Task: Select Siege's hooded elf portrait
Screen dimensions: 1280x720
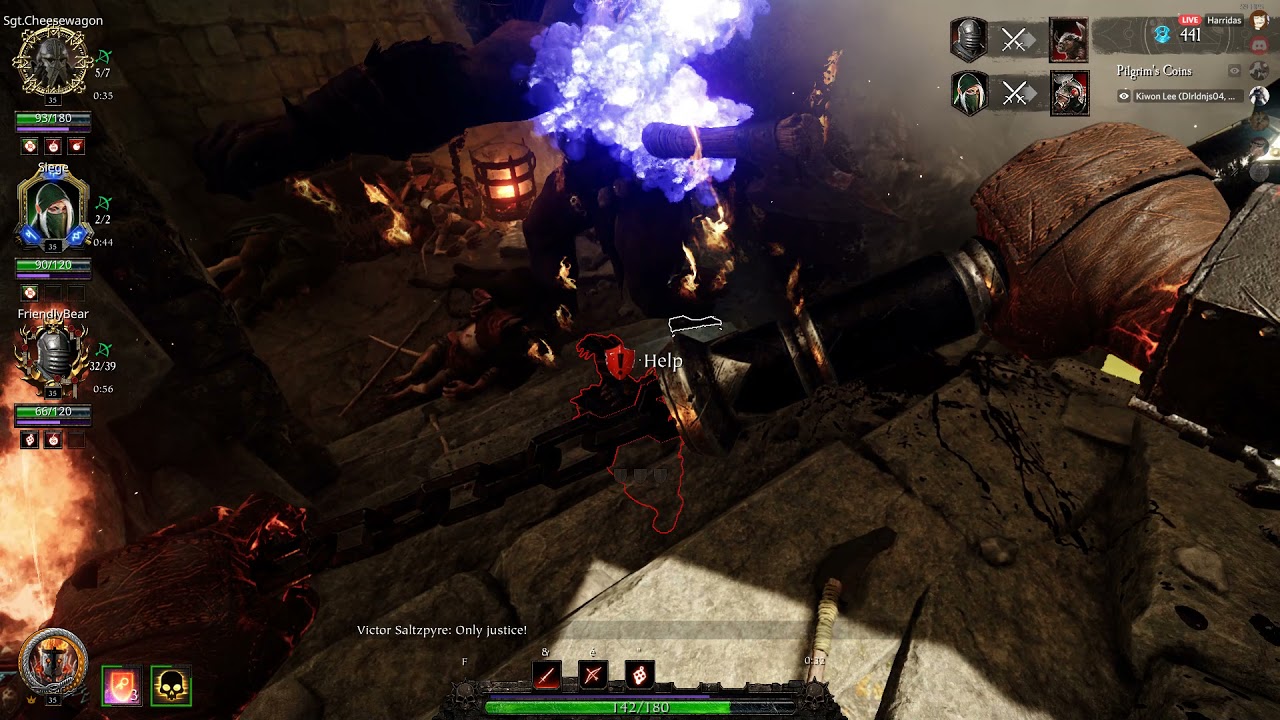Action: pos(53,209)
